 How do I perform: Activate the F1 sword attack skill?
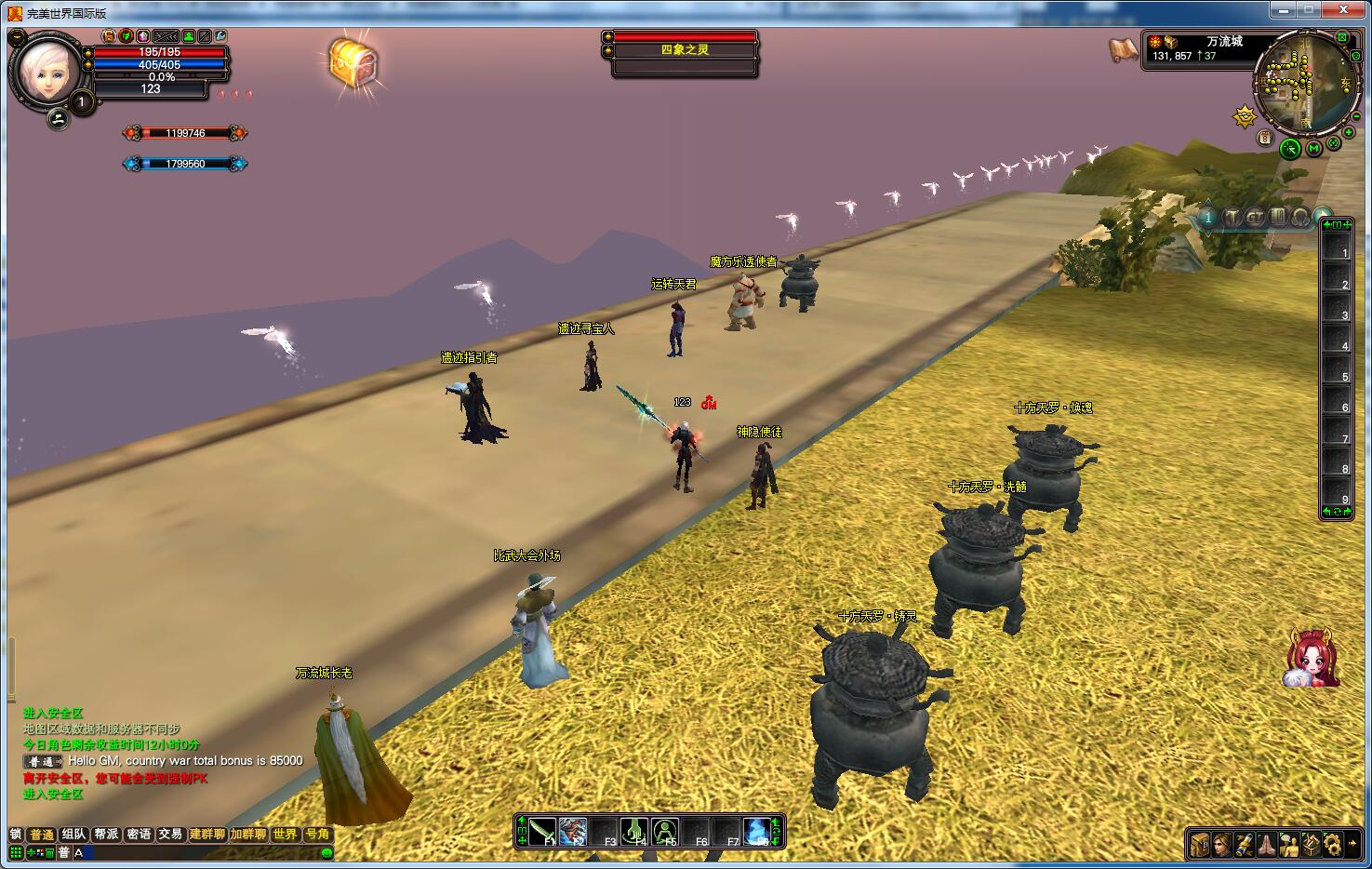[542, 832]
